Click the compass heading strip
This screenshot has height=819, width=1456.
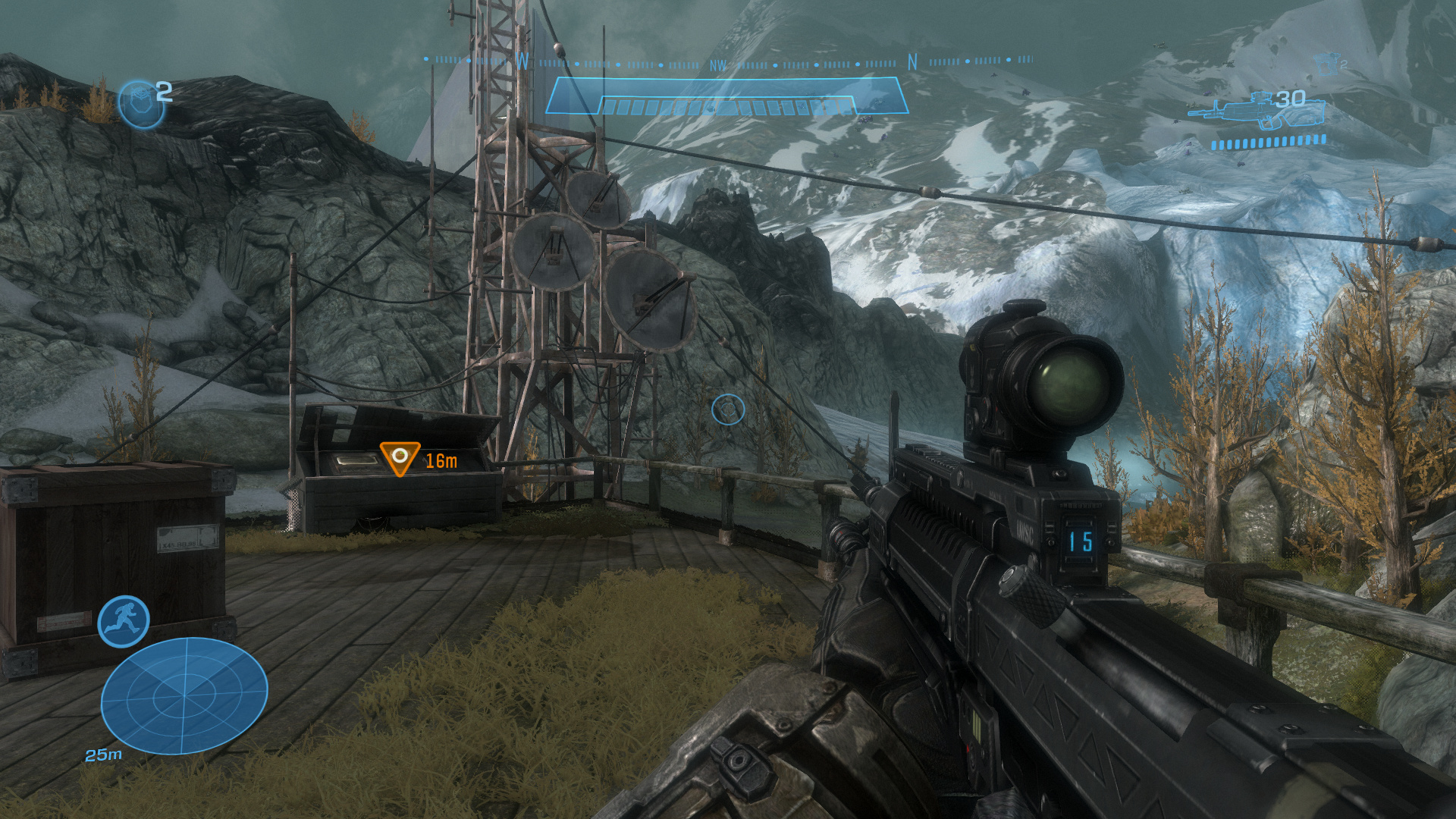coord(726,62)
